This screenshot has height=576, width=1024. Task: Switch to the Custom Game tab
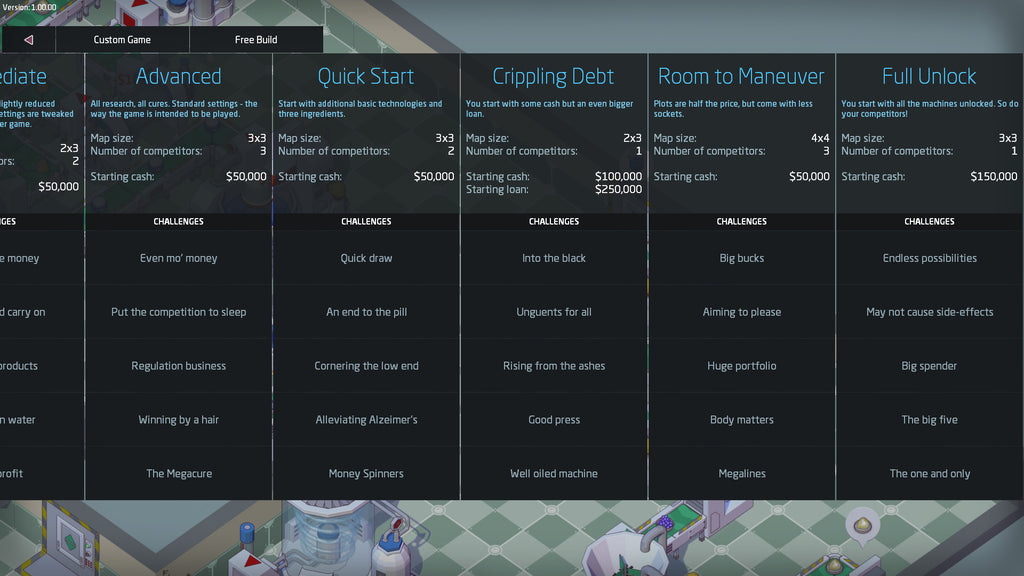click(x=122, y=40)
